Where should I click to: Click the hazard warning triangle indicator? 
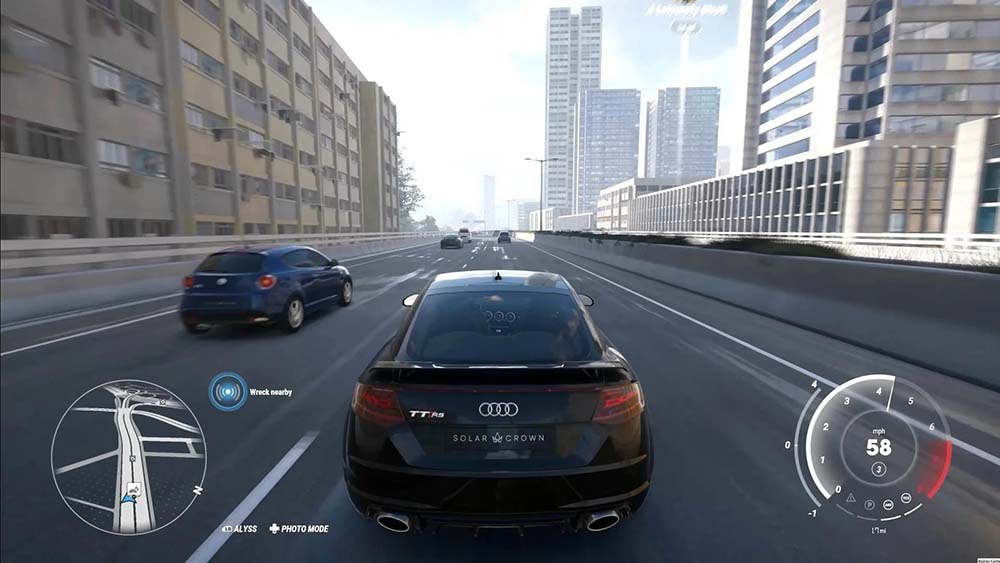pyautogui.click(x=850, y=496)
